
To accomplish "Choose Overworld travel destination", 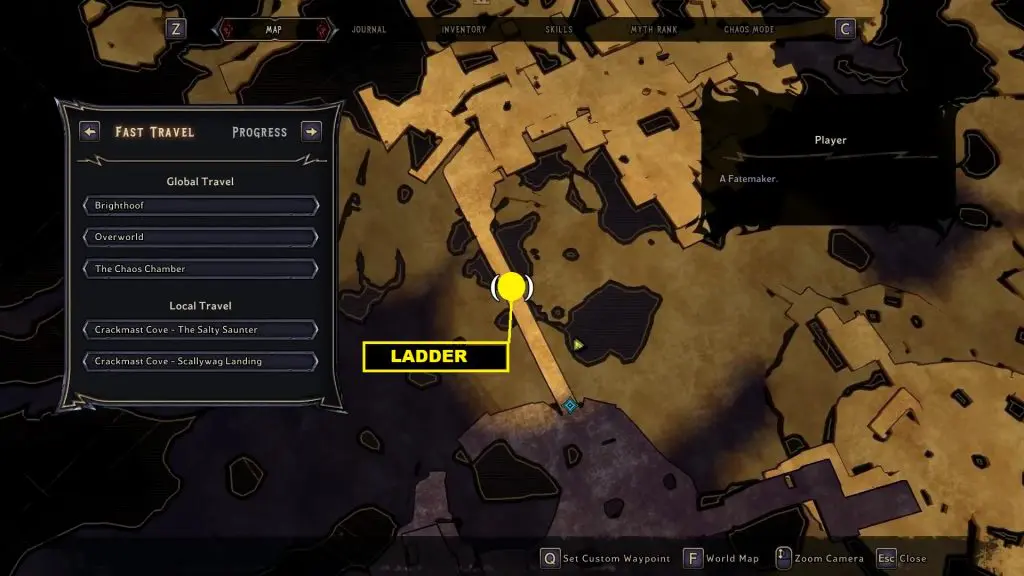I will [201, 237].
